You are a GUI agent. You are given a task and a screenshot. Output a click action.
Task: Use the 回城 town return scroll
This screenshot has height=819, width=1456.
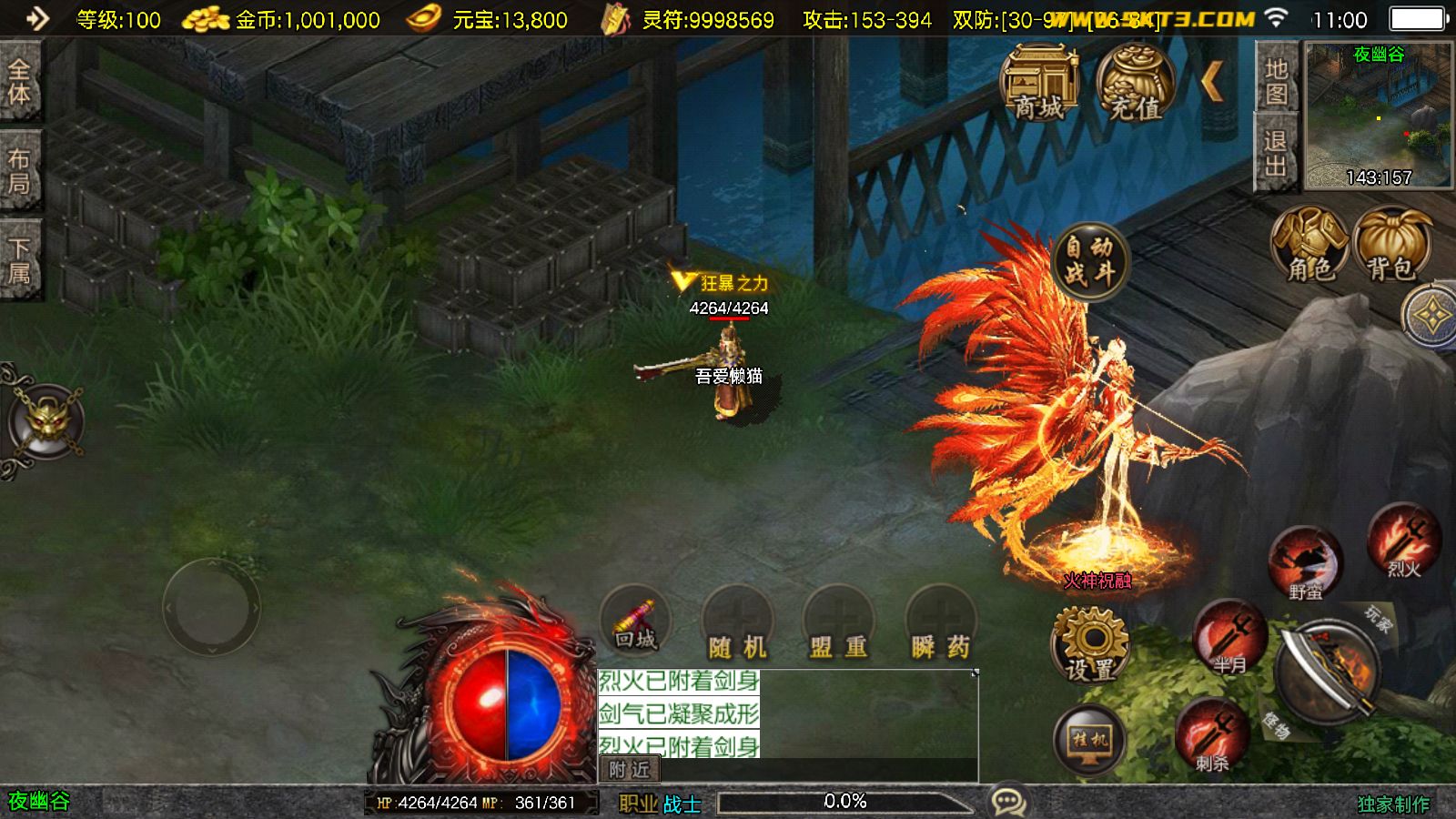[635, 622]
